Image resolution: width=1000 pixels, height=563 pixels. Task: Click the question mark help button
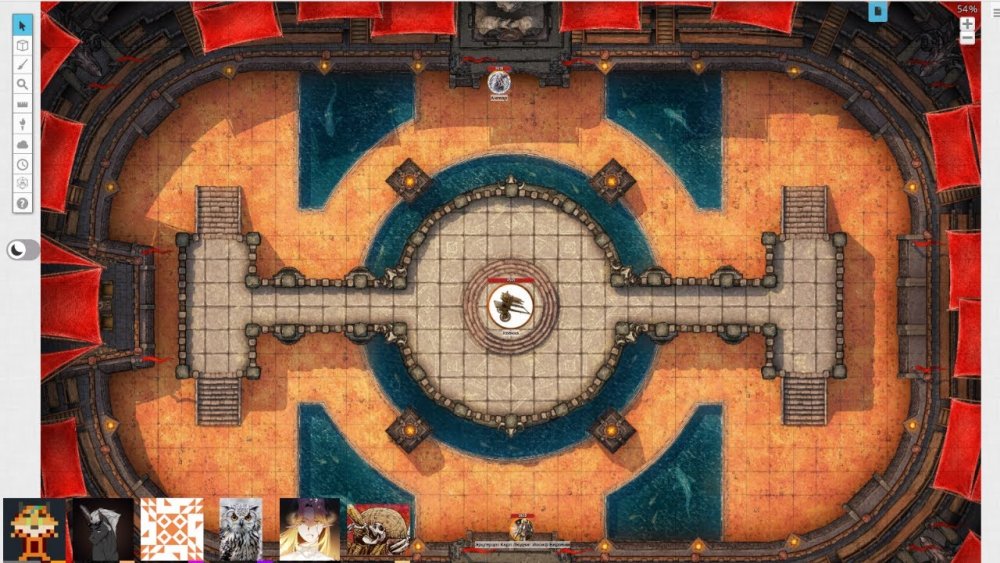[23, 203]
